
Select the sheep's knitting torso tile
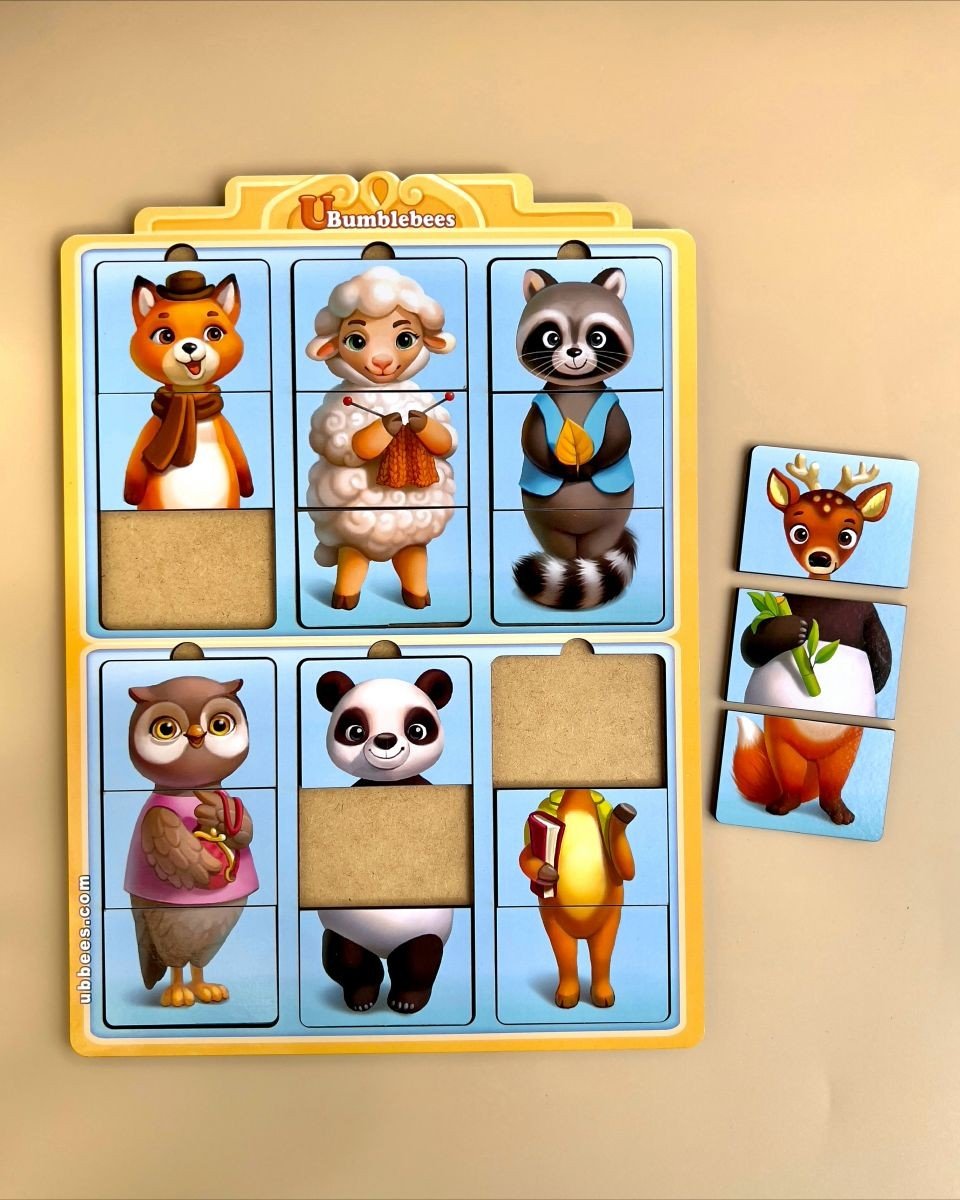tap(381, 450)
